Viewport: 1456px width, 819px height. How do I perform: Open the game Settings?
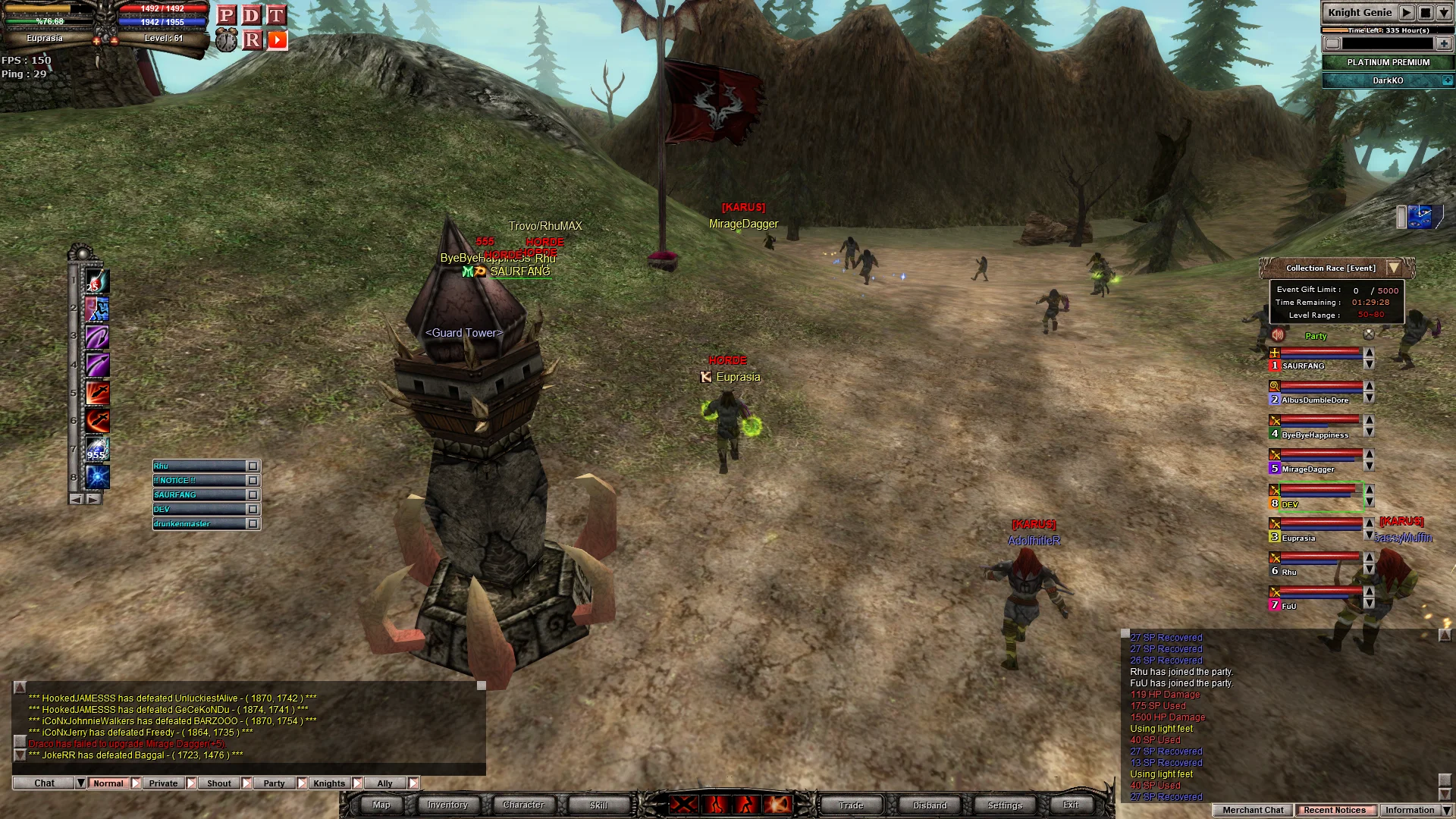pos(1005,805)
